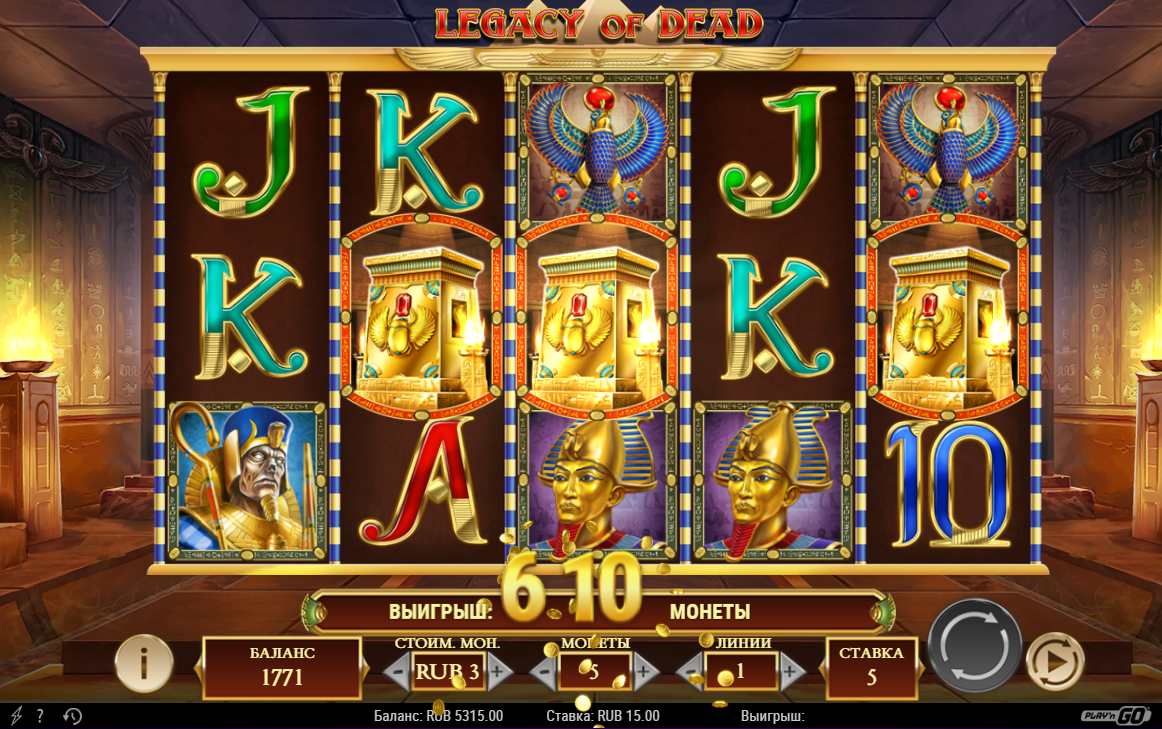Open help with the question mark icon
The image size is (1162, 729).
coord(40,716)
